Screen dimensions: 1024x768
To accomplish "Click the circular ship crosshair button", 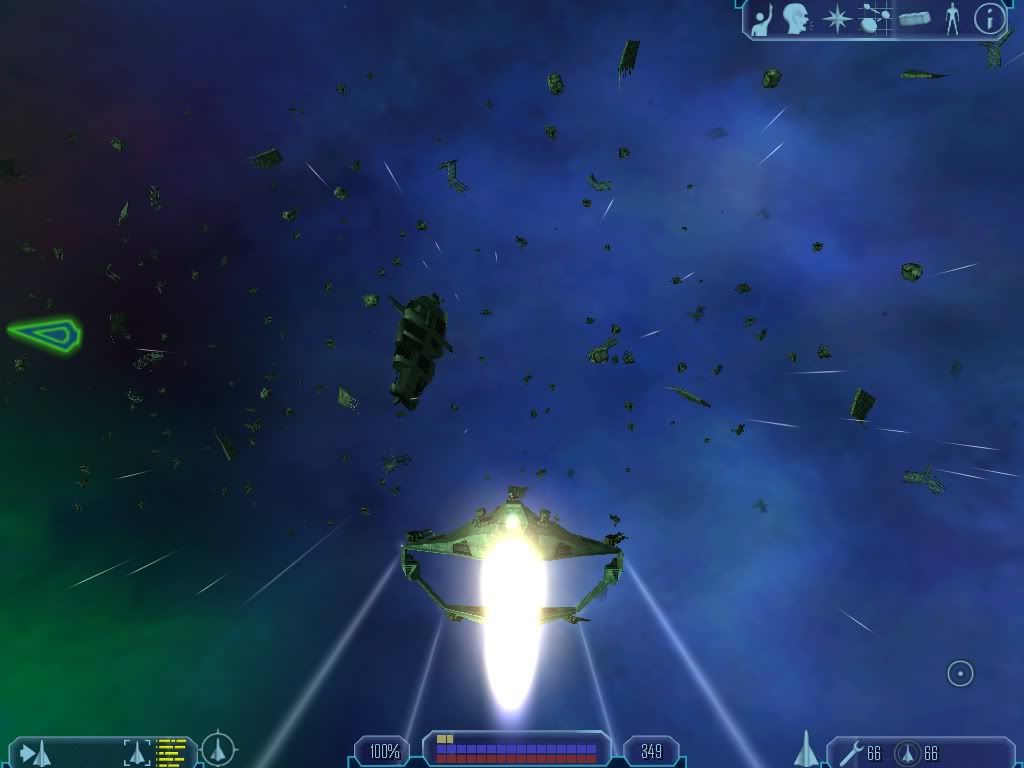I will [x=218, y=749].
